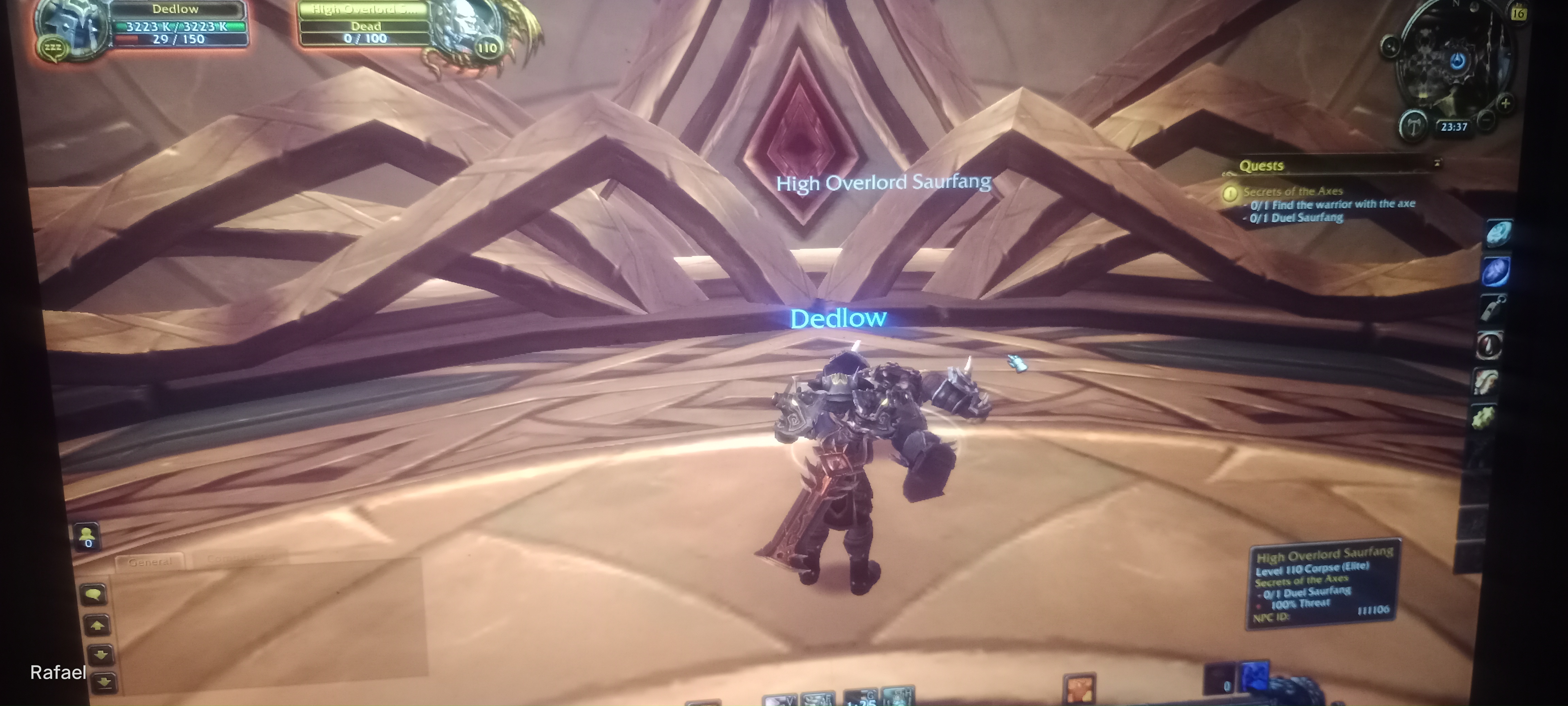This screenshot has width=1568, height=706.
Task: Use the dark blue stone icon
Action: 1495,271
